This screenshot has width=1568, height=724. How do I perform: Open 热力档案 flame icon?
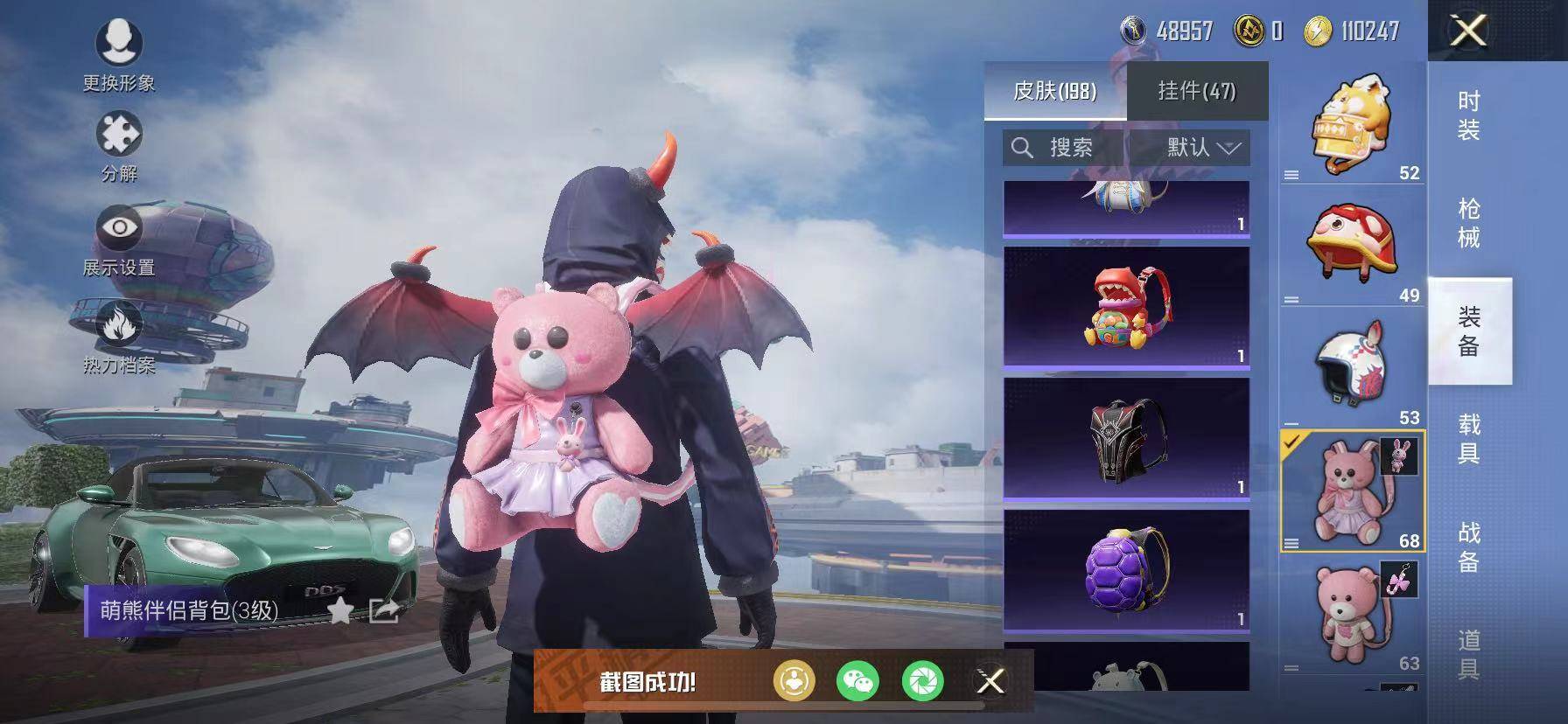[119, 335]
